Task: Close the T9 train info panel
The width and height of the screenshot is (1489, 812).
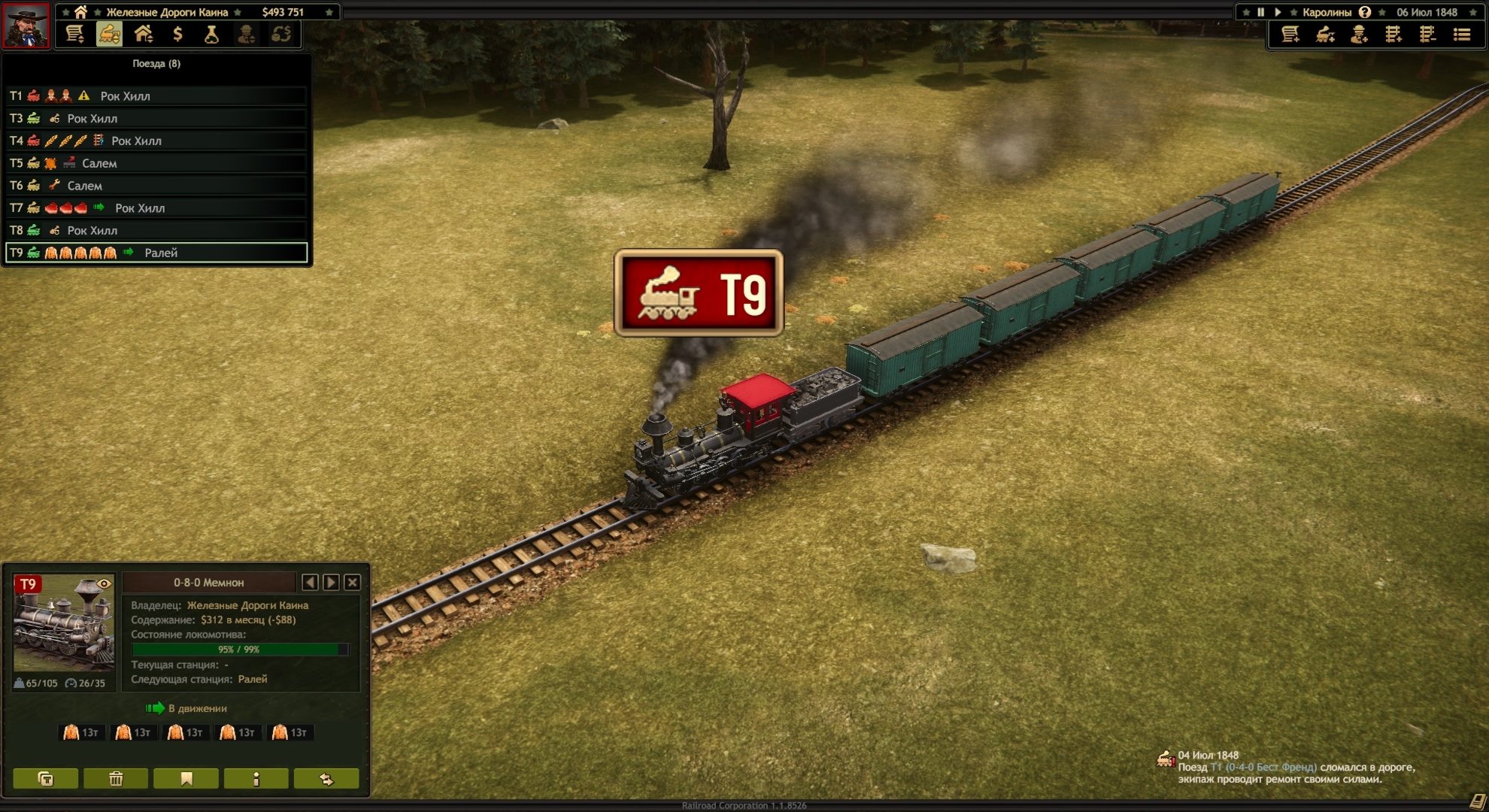Action: [x=352, y=582]
